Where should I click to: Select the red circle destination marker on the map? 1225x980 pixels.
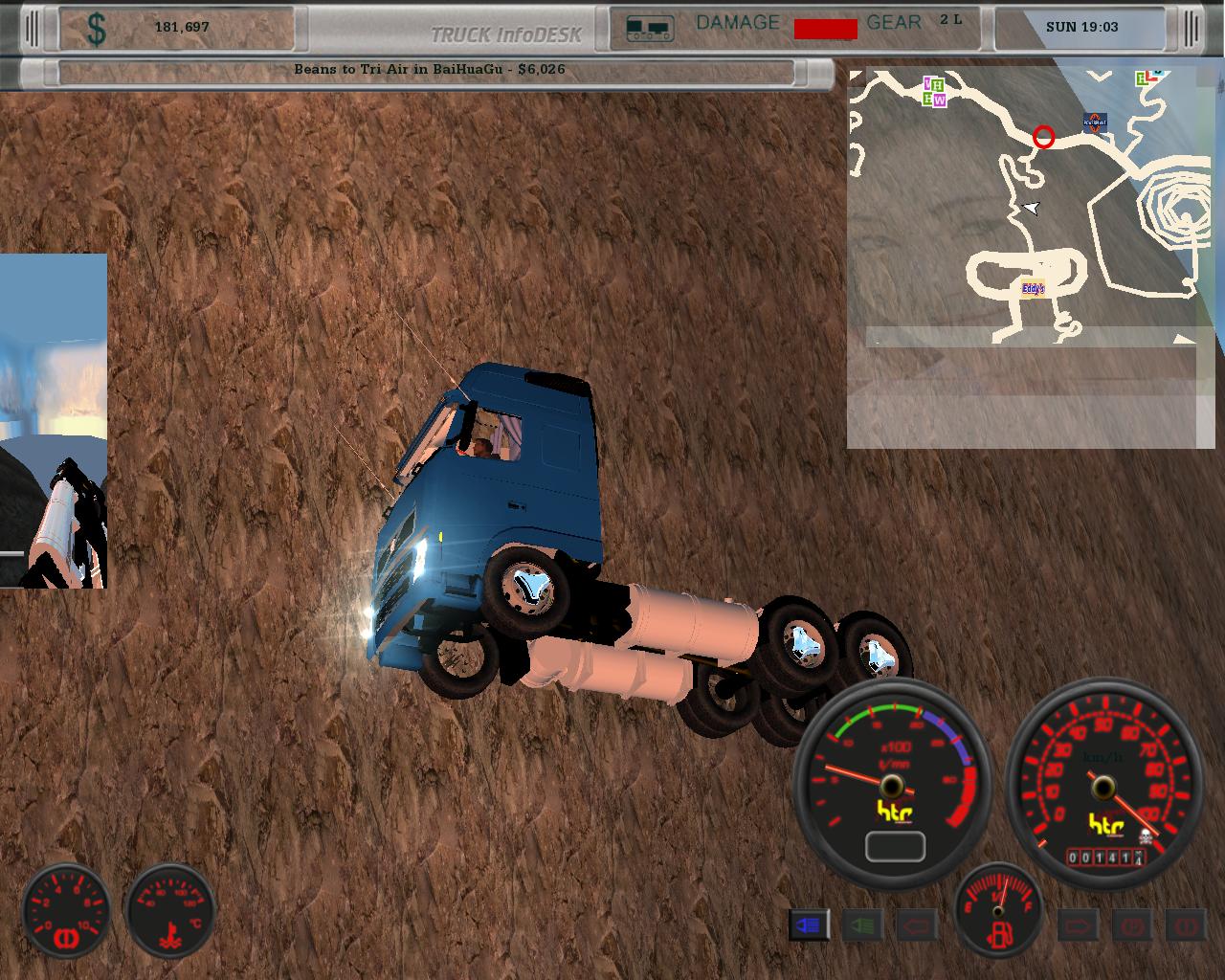1043,138
